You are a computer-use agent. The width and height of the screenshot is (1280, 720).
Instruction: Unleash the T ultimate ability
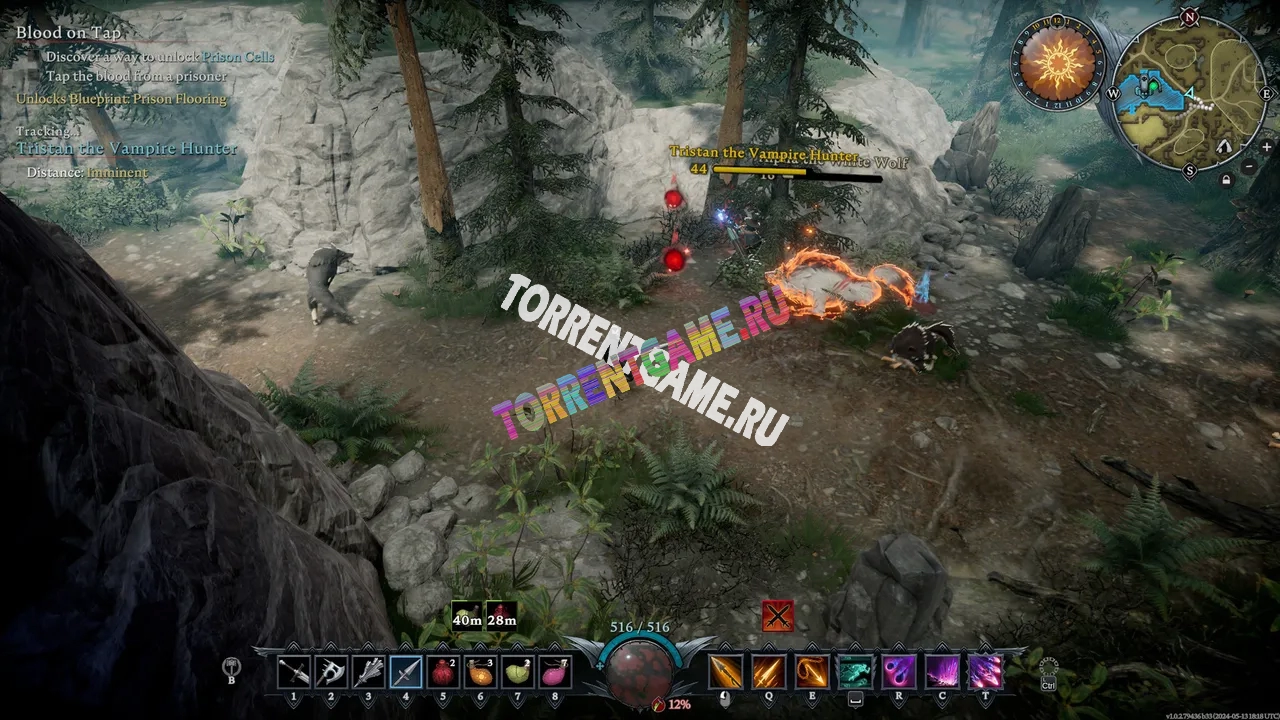pos(986,671)
